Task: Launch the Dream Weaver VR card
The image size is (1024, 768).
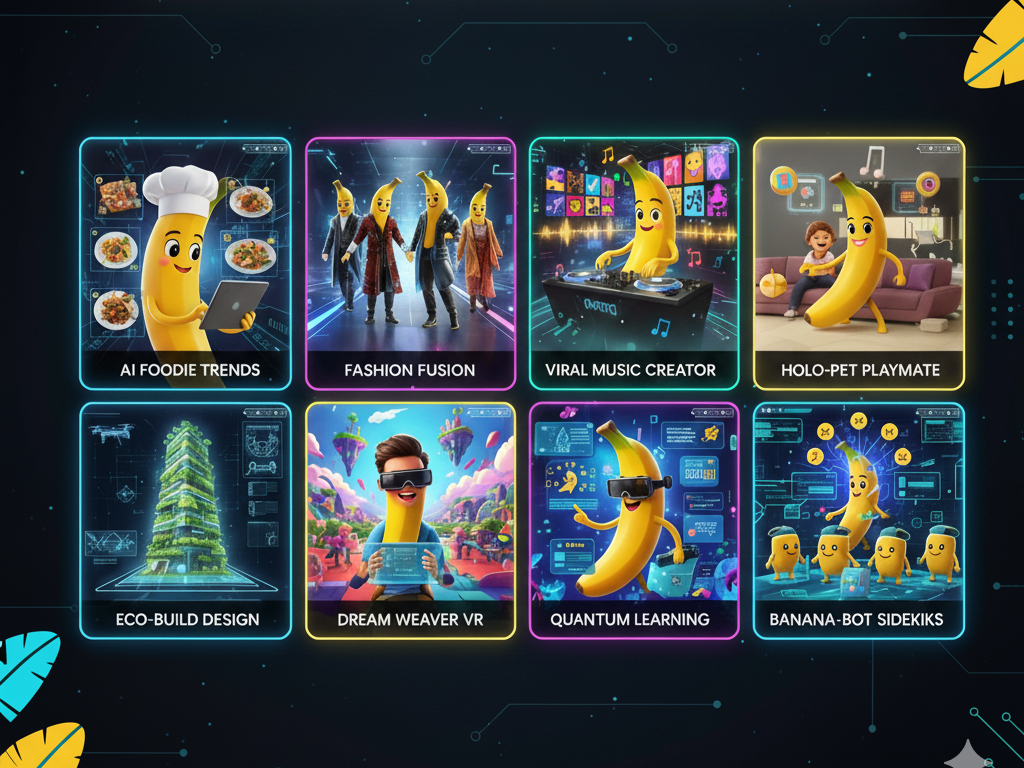Action: coord(410,520)
